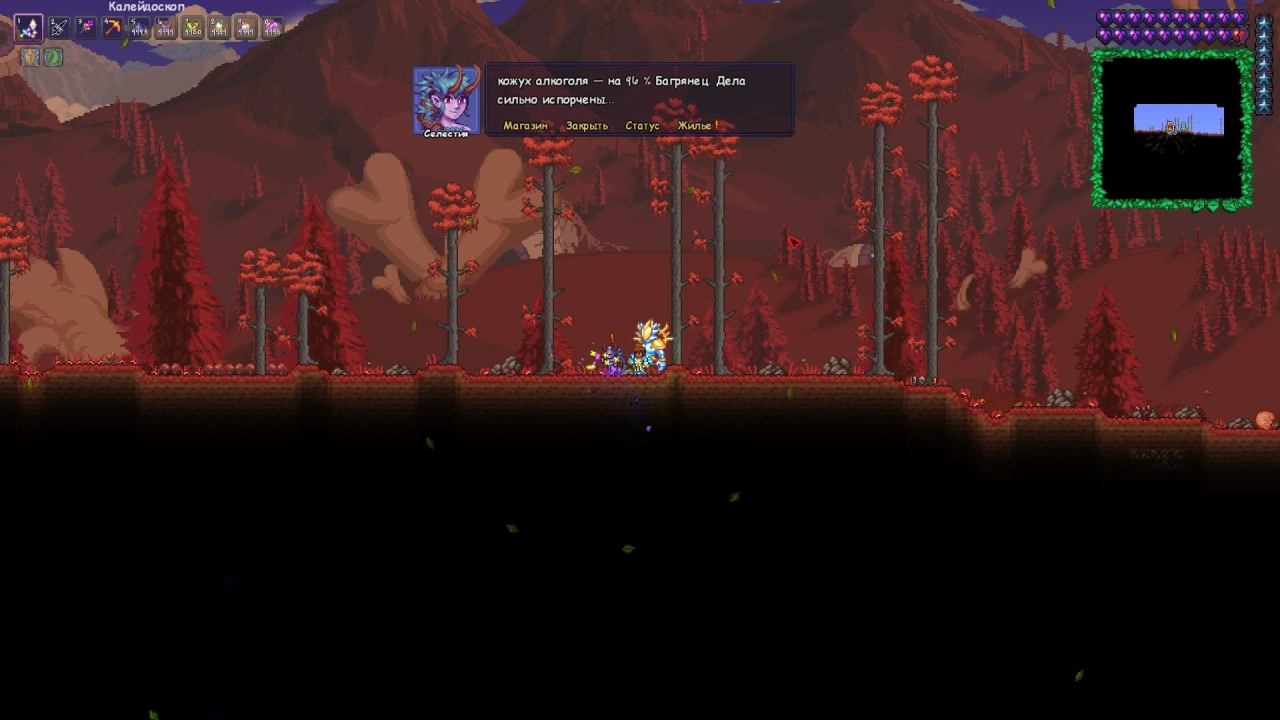Select the pink crystal stack in slot 0

pos(271,28)
